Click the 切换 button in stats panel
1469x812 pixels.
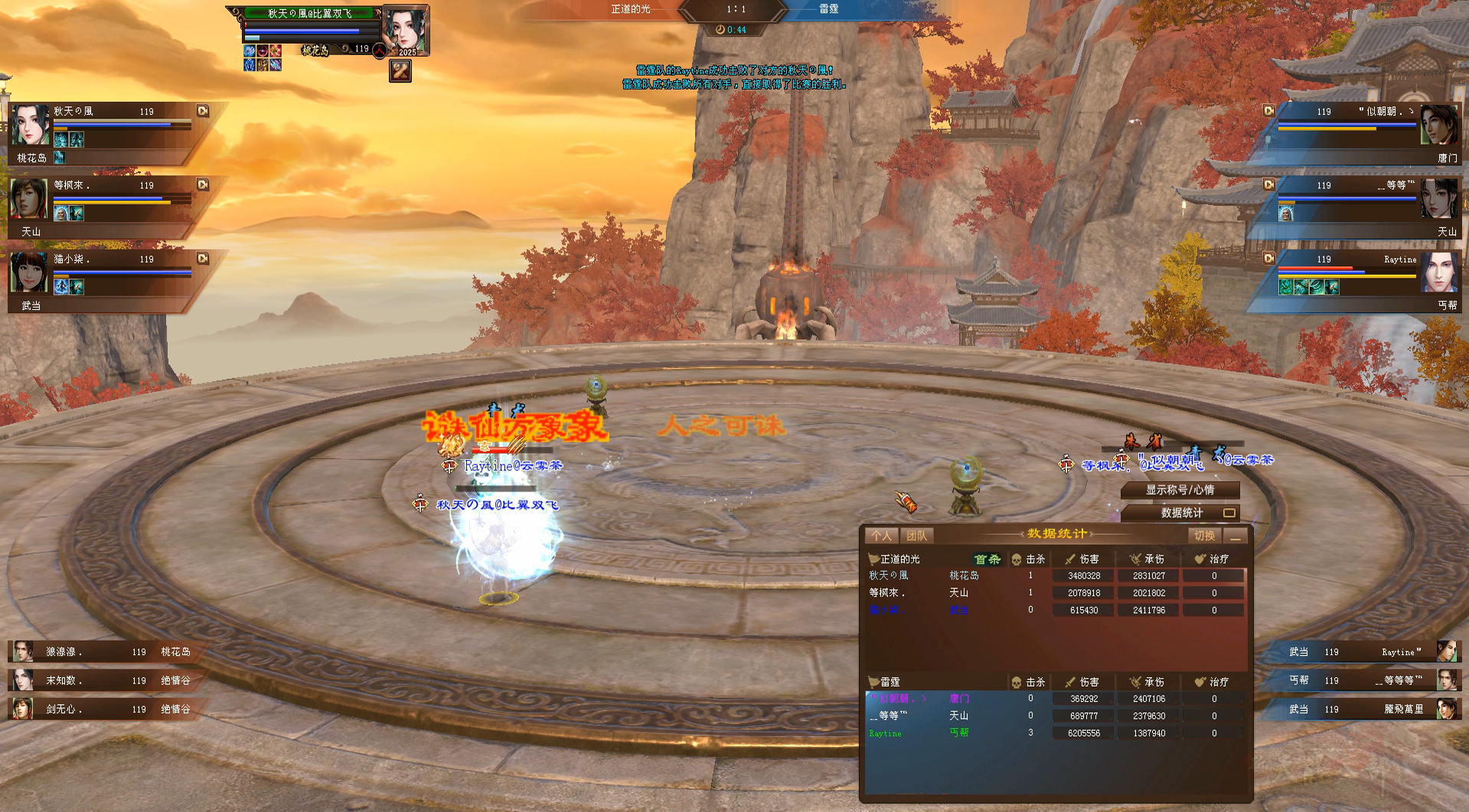[x=1204, y=536]
